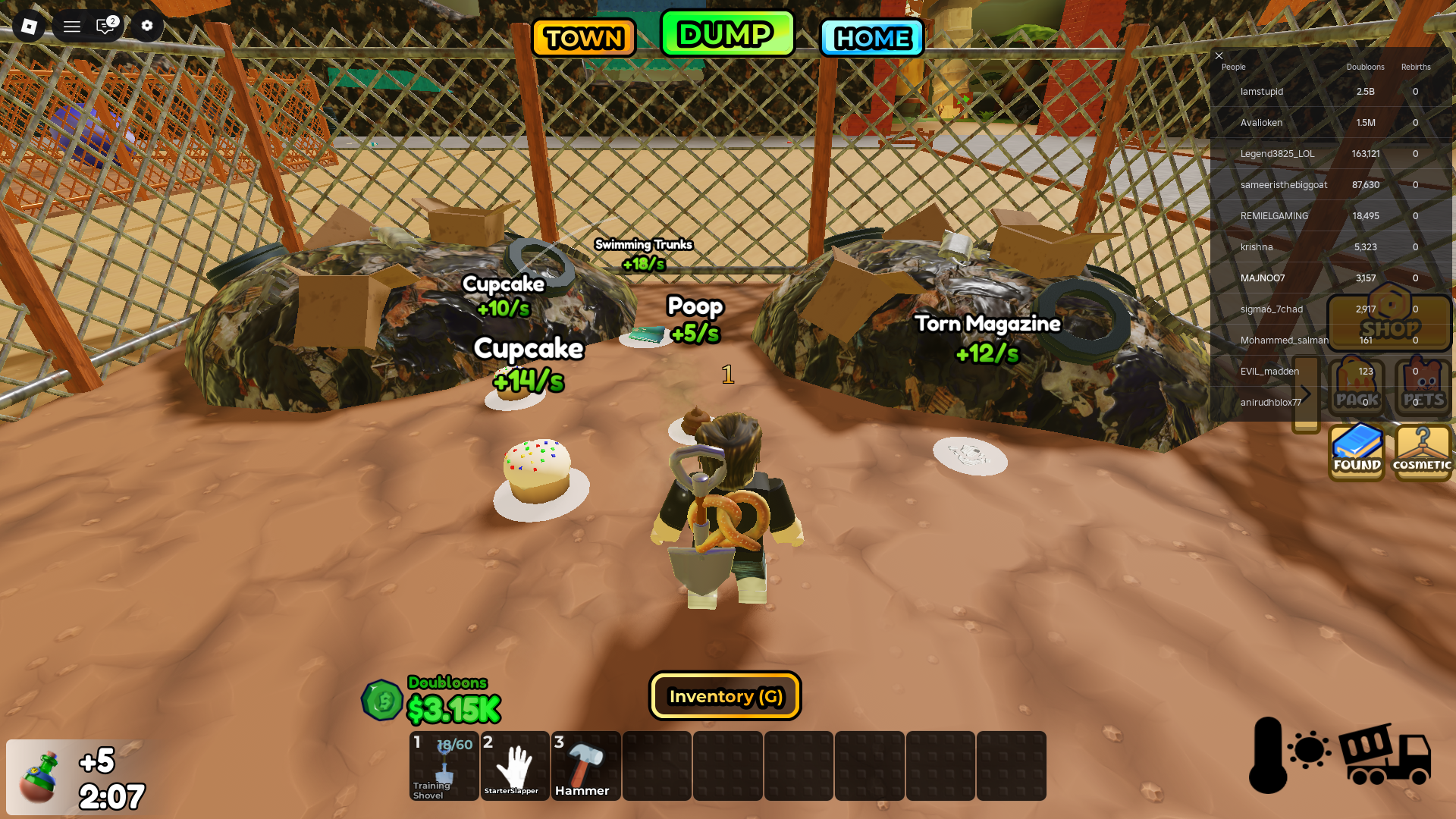1456x819 pixels.
Task: Go to HOME location
Action: (871, 38)
